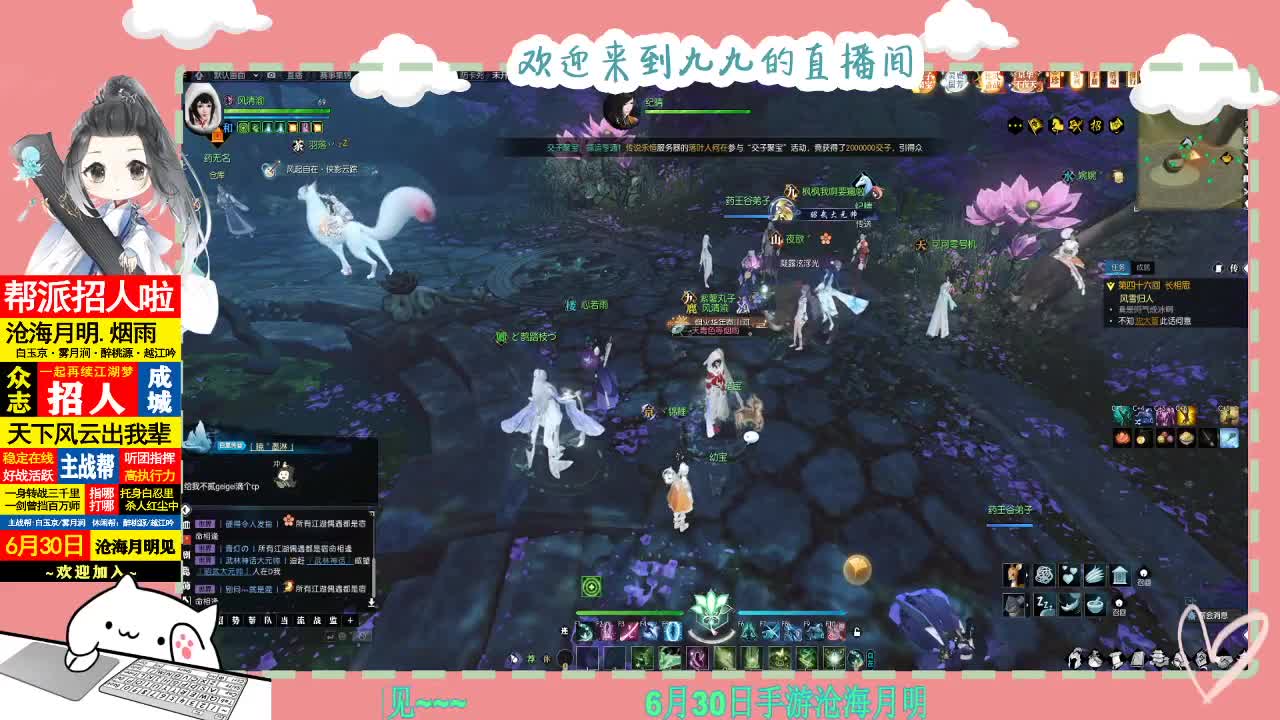The width and height of the screenshot is (1280, 720).
Task: Click the + to add a chat channel tab
Action: pyautogui.click(x=350, y=620)
